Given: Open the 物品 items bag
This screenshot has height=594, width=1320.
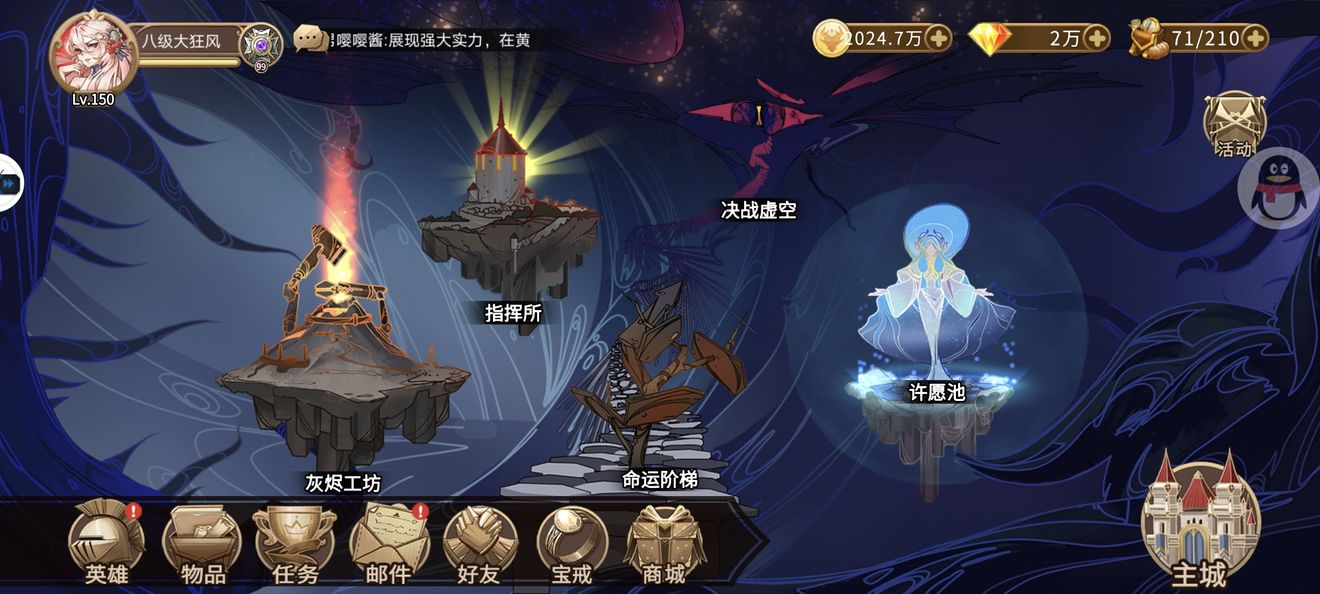Looking at the screenshot, I should coord(202,541).
